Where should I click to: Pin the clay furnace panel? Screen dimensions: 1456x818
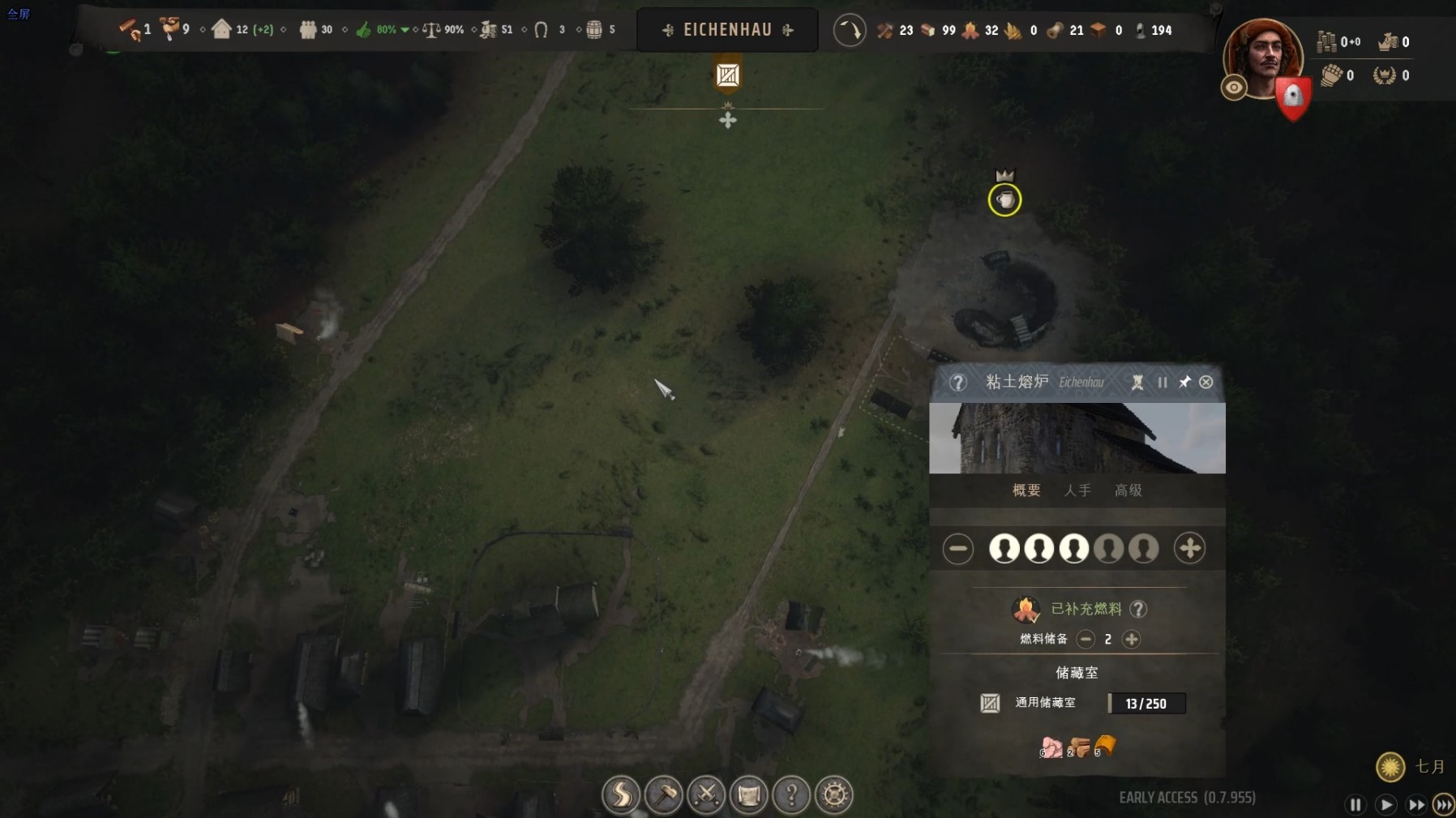pos(1184,382)
